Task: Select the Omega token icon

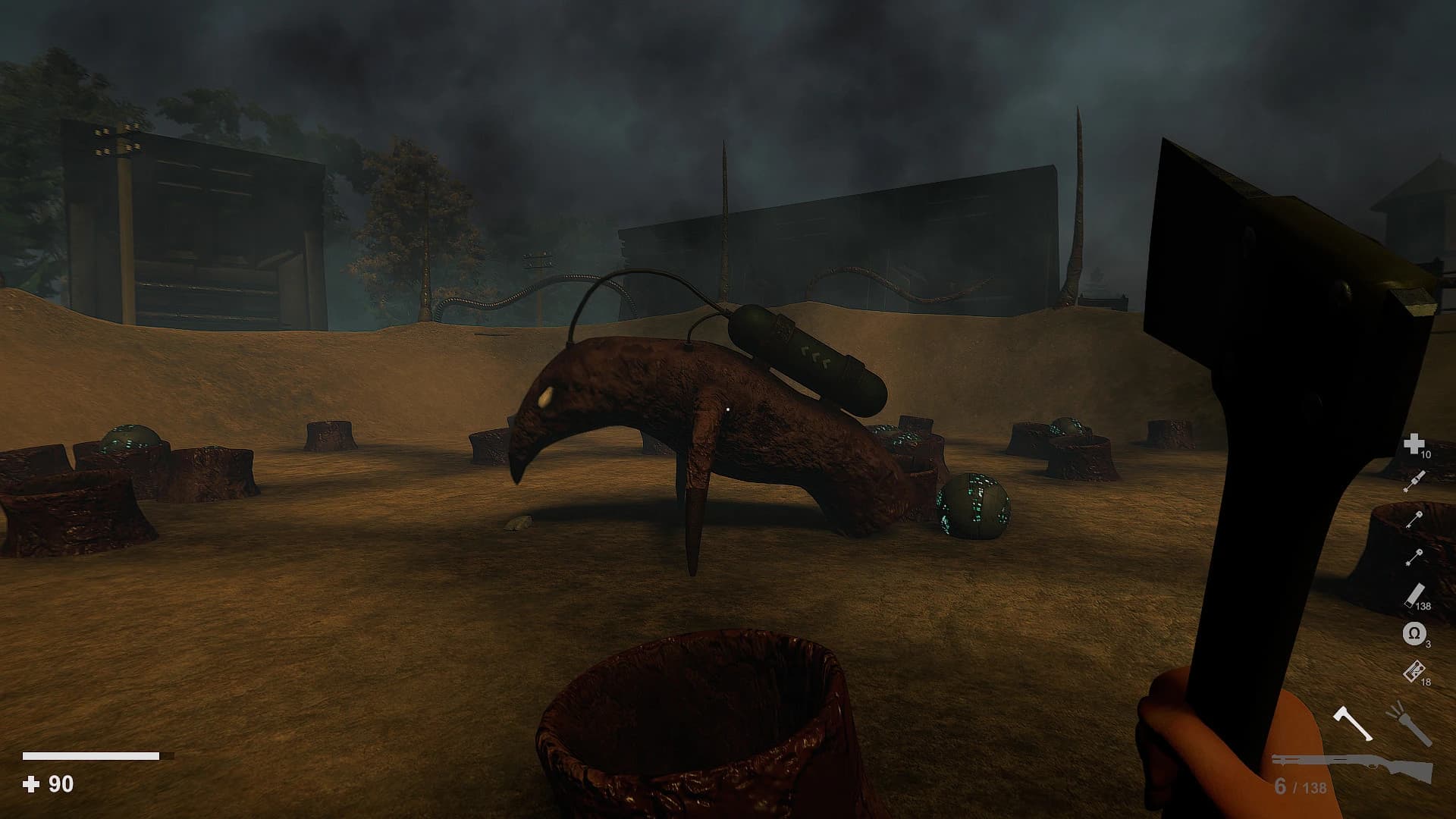Action: tap(1414, 632)
